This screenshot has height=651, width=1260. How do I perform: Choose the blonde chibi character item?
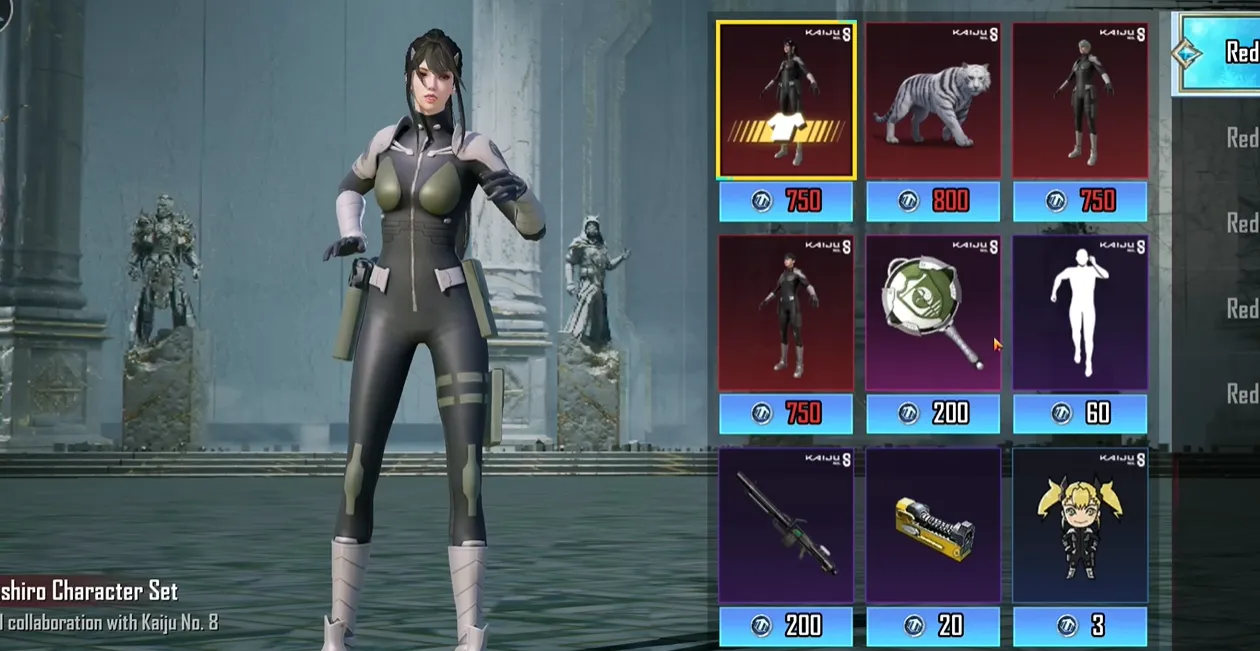[1080, 525]
